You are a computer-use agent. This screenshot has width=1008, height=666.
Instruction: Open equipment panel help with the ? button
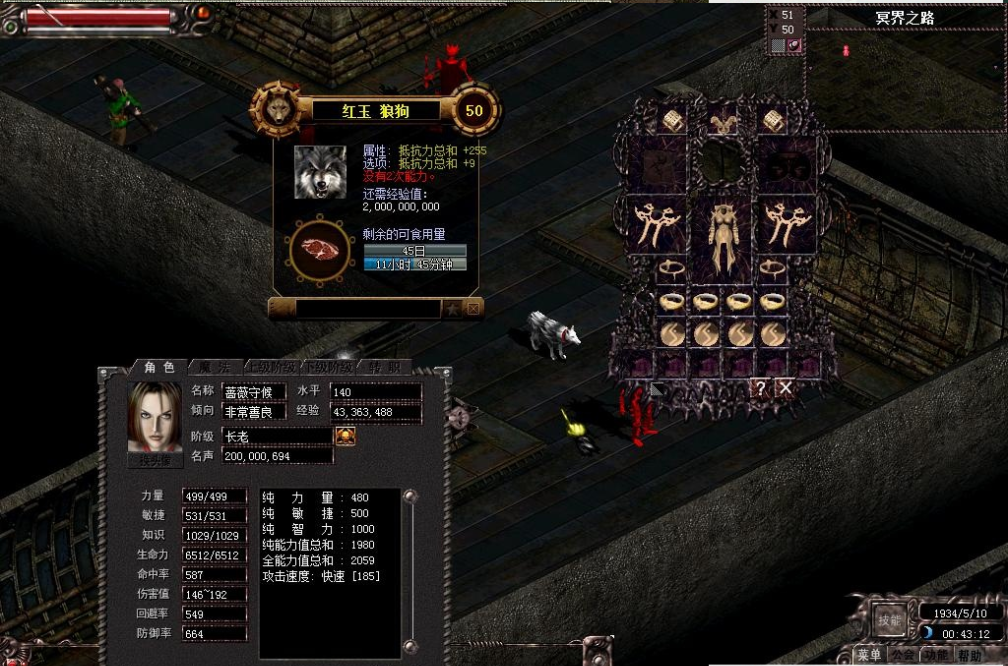click(761, 387)
